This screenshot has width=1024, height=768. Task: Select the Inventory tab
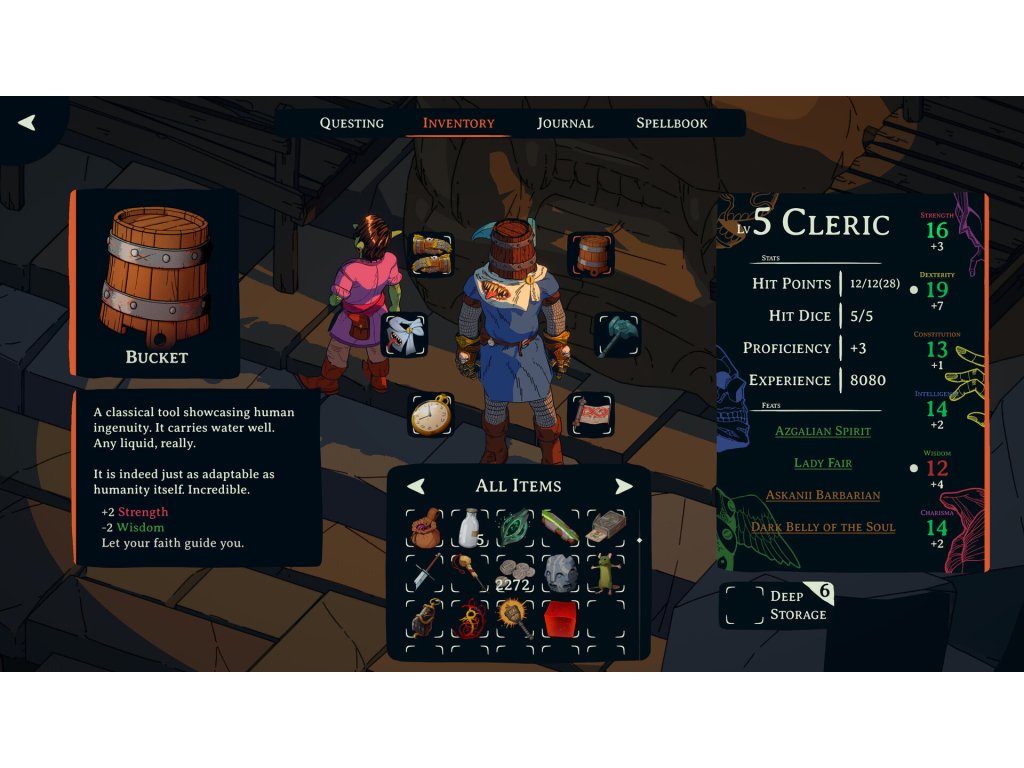(x=458, y=123)
